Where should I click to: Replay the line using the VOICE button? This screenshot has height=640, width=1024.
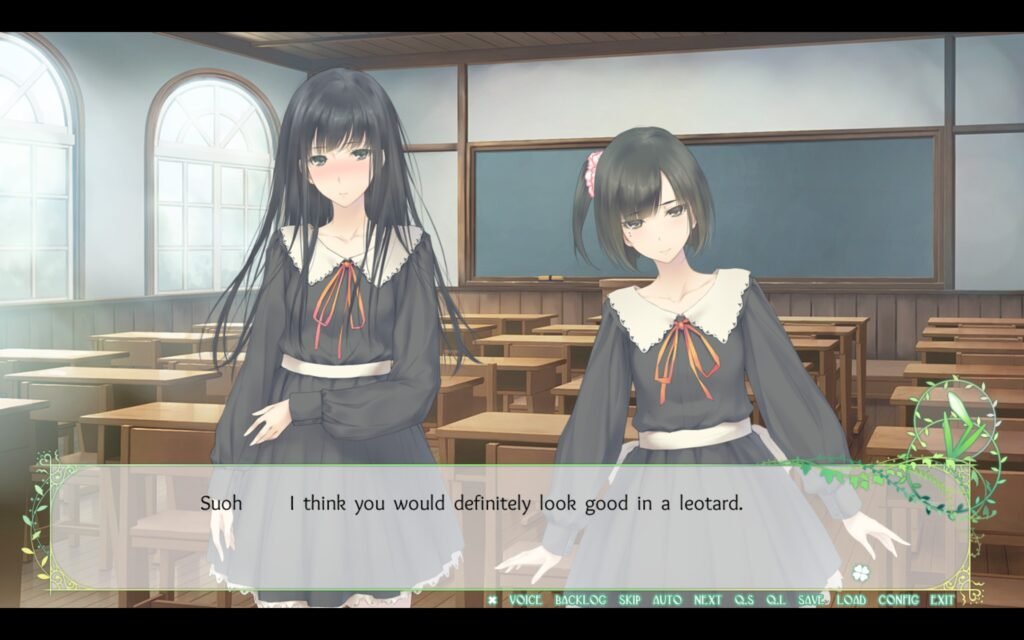525,600
